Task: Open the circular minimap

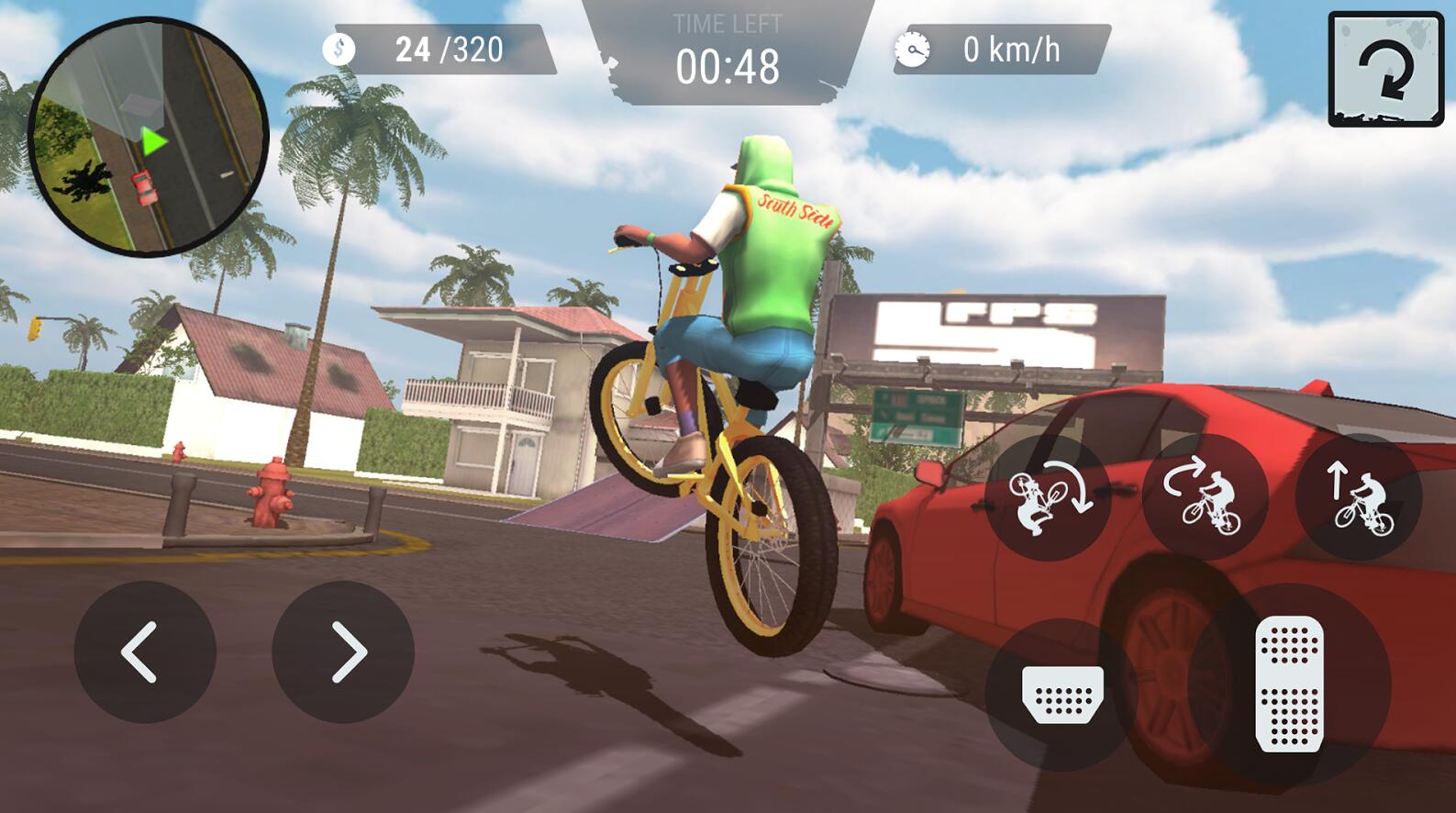Action: [x=148, y=137]
